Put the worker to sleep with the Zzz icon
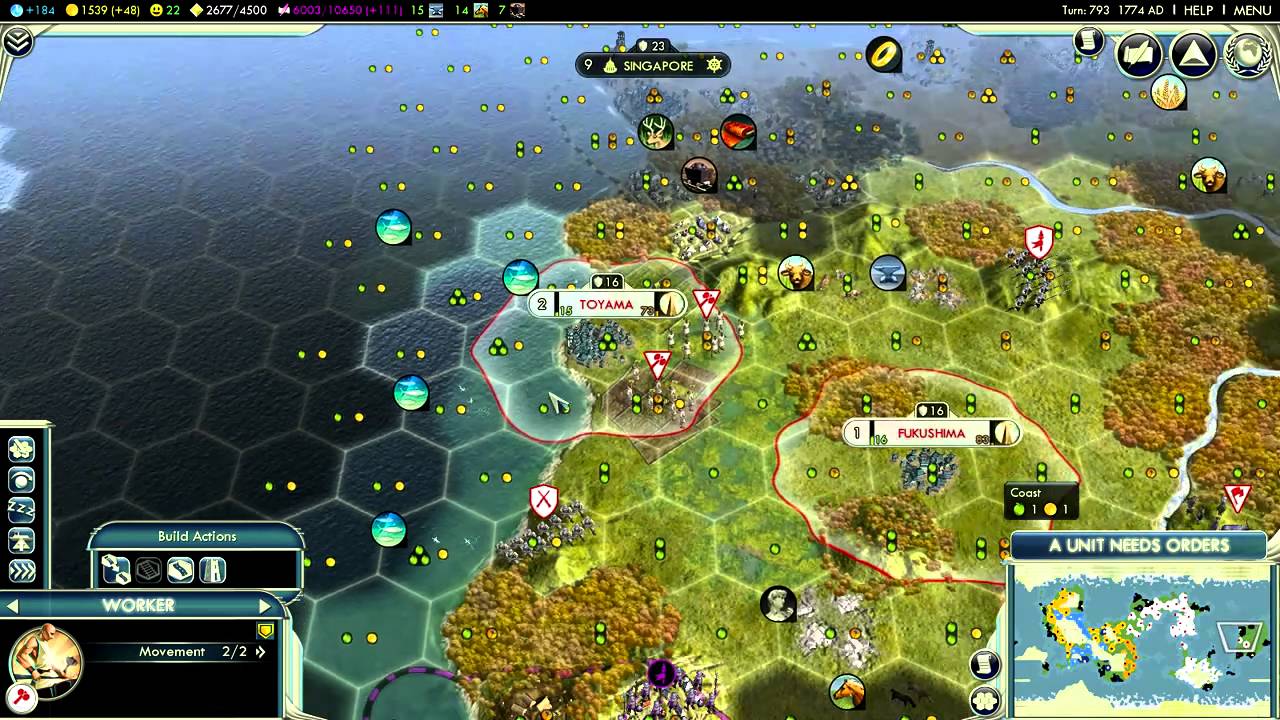The image size is (1280, 720). 21,510
